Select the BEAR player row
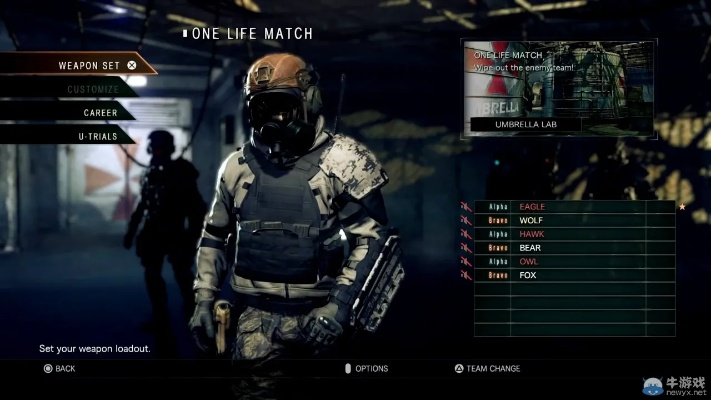This screenshot has height=400, width=711. (x=570, y=247)
